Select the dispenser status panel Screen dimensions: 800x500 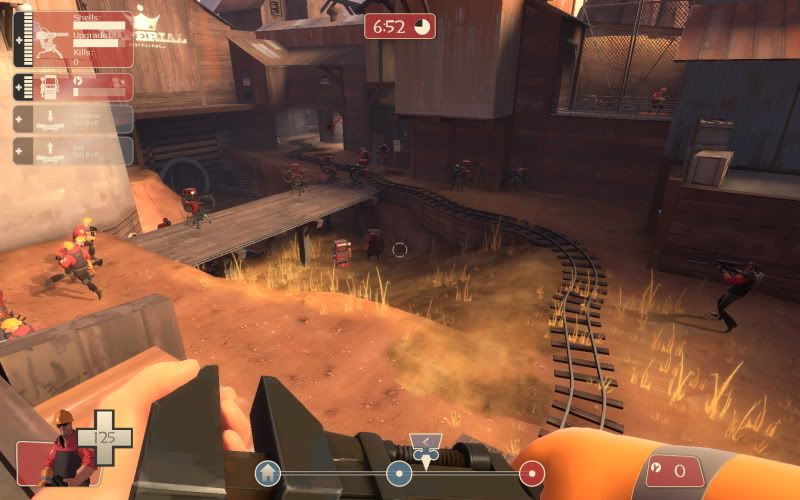point(73,87)
